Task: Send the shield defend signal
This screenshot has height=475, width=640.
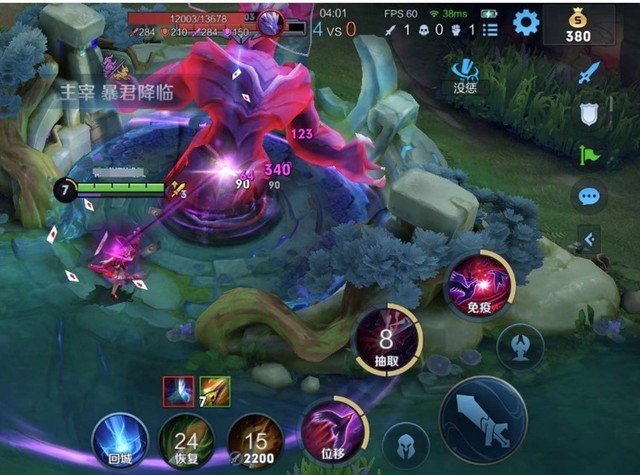Action: pos(589,114)
